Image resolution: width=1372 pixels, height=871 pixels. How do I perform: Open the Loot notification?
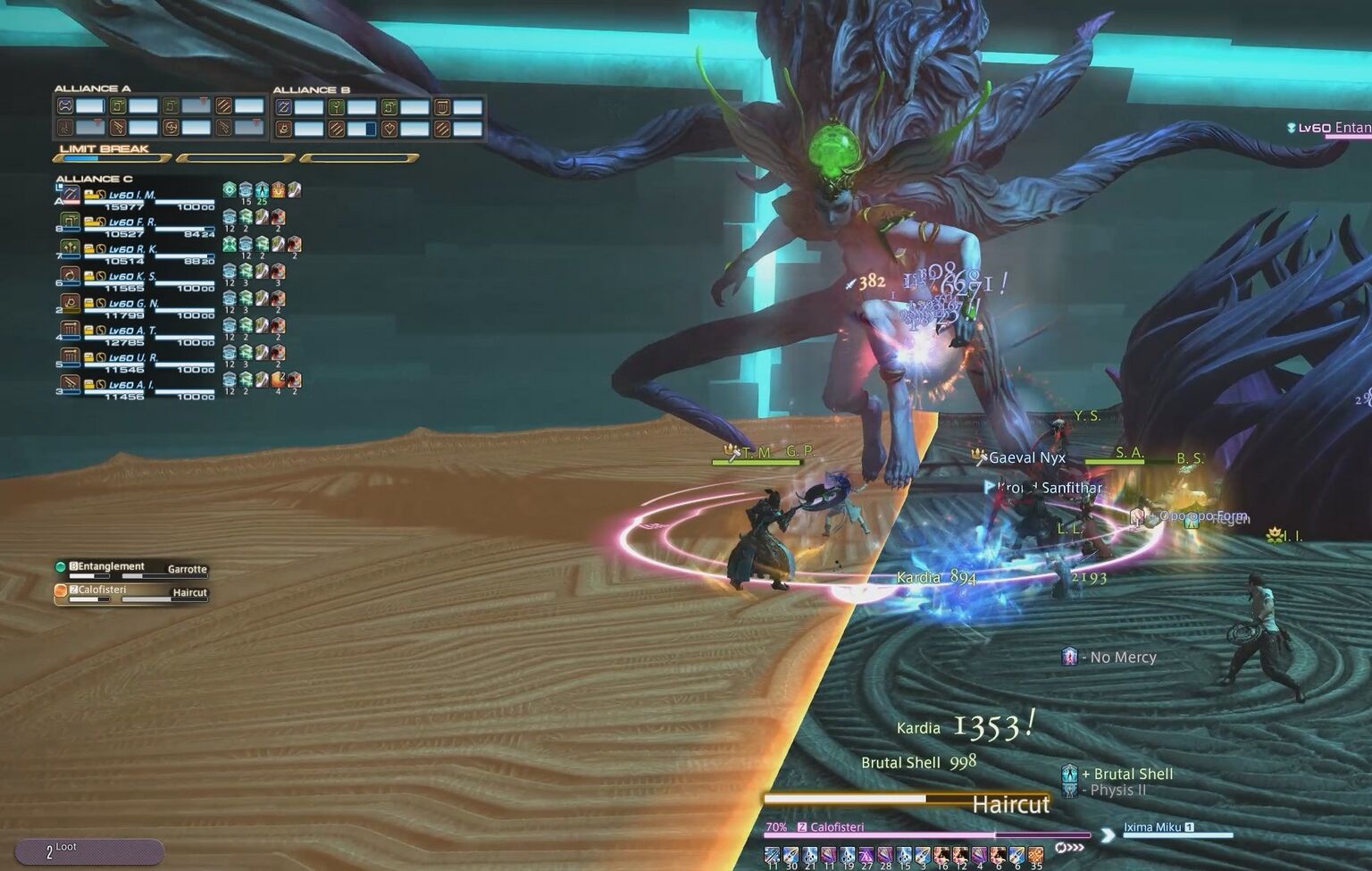[88, 851]
